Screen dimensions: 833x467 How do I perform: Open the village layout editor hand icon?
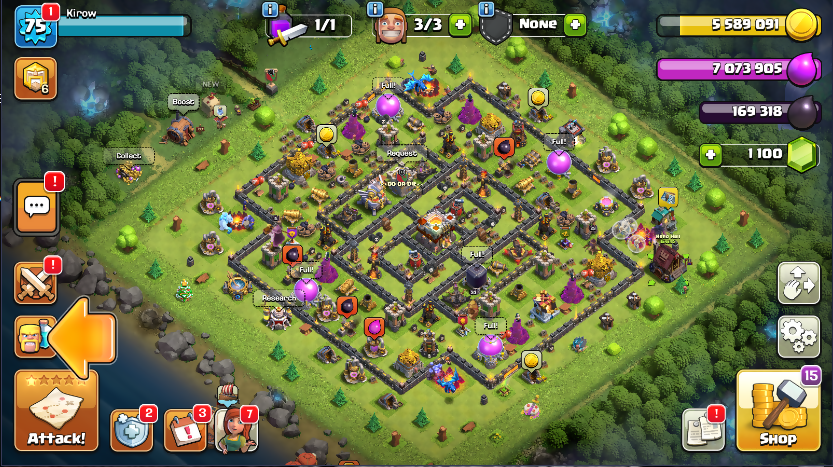click(798, 283)
